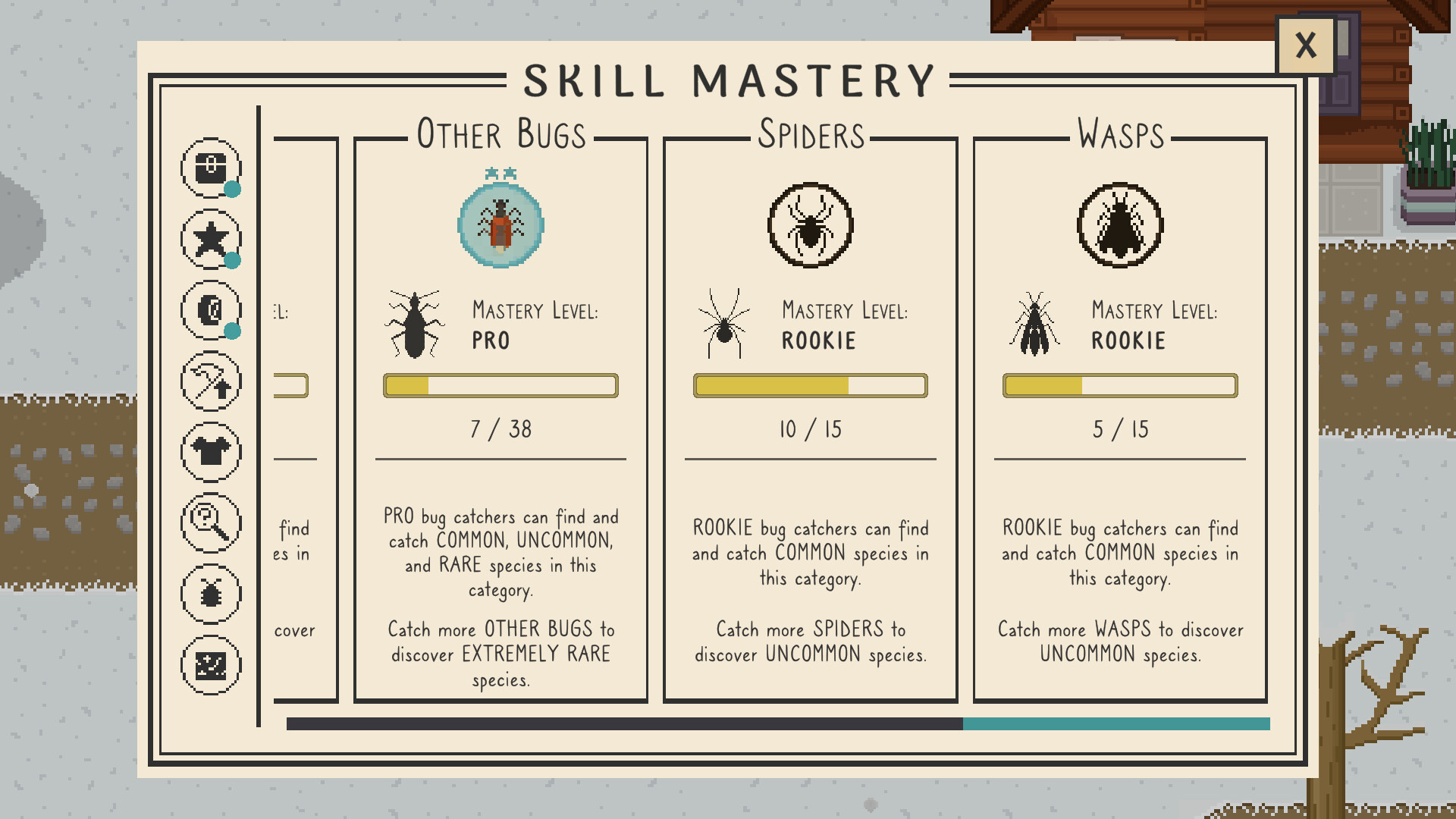1456x819 pixels.
Task: Close the Skill Mastery window
Action: pos(1306,45)
